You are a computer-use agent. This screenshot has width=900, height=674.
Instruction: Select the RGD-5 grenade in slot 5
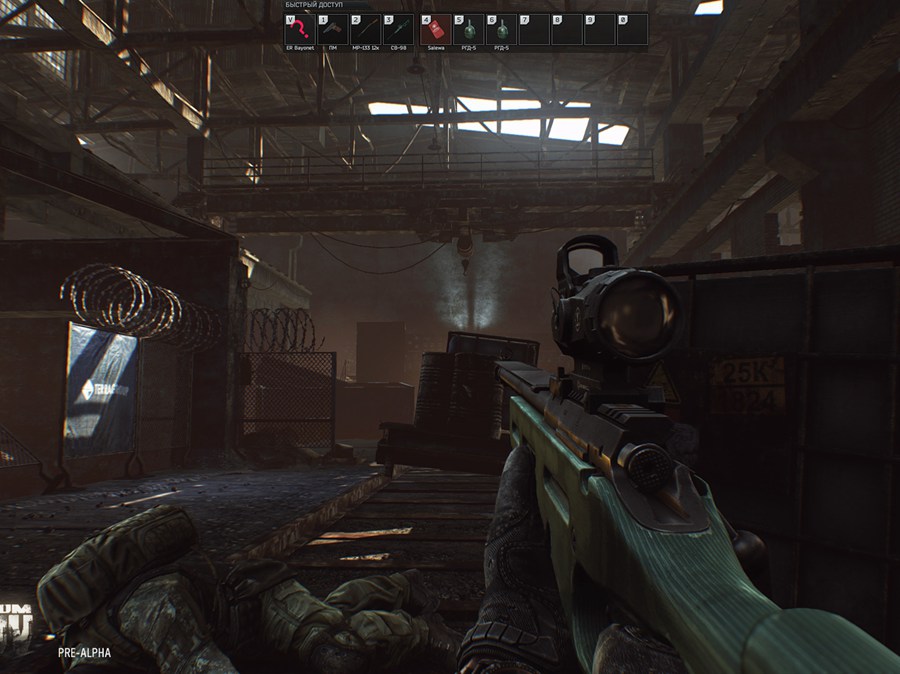[469, 30]
